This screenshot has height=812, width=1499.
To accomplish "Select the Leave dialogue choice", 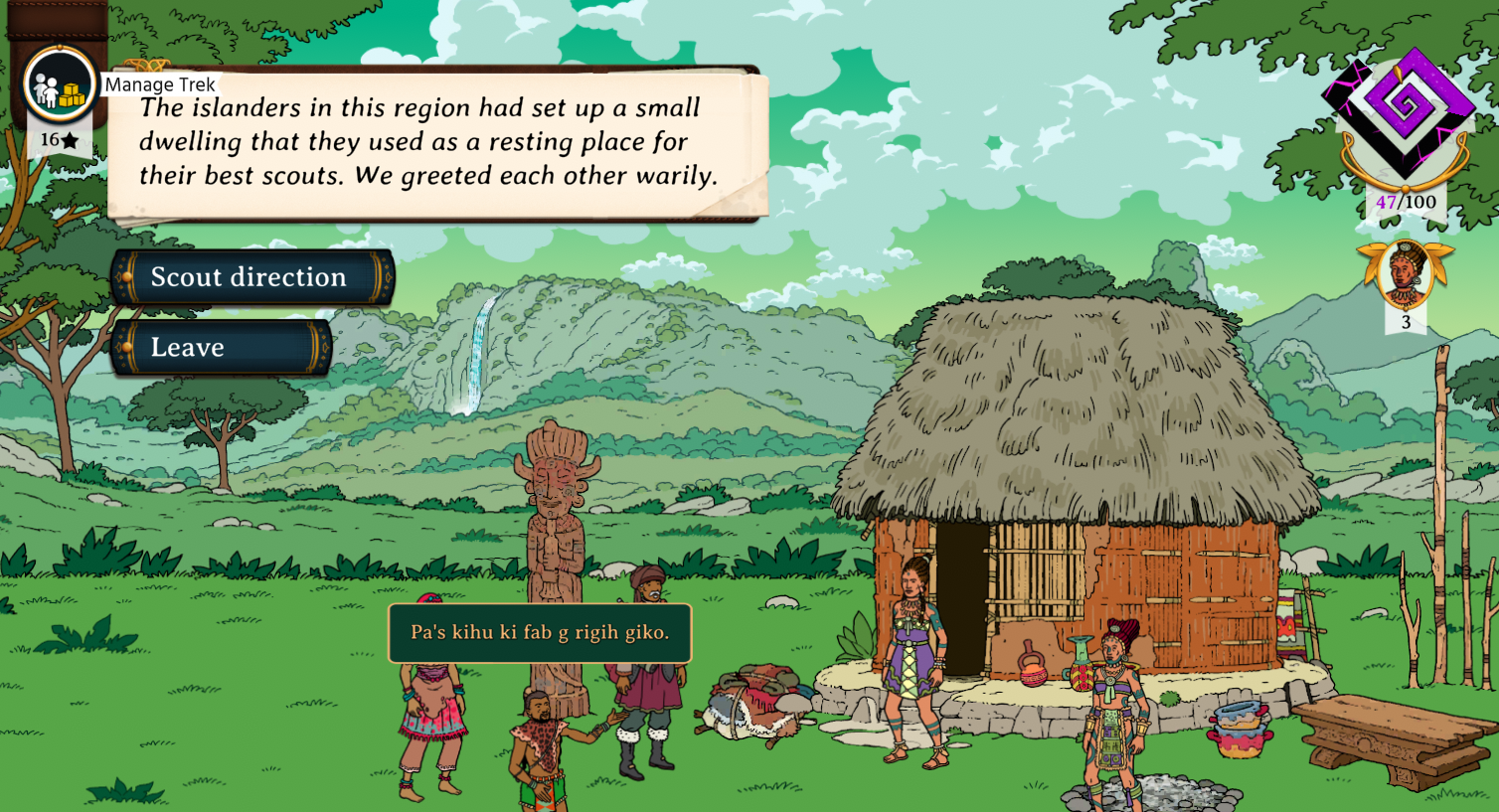I will [221, 348].
